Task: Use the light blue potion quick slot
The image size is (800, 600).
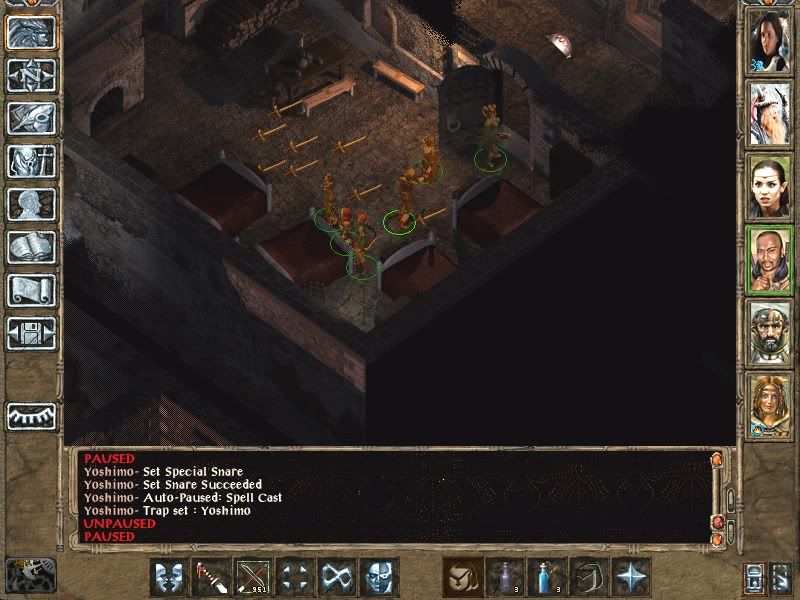Action: tap(548, 577)
